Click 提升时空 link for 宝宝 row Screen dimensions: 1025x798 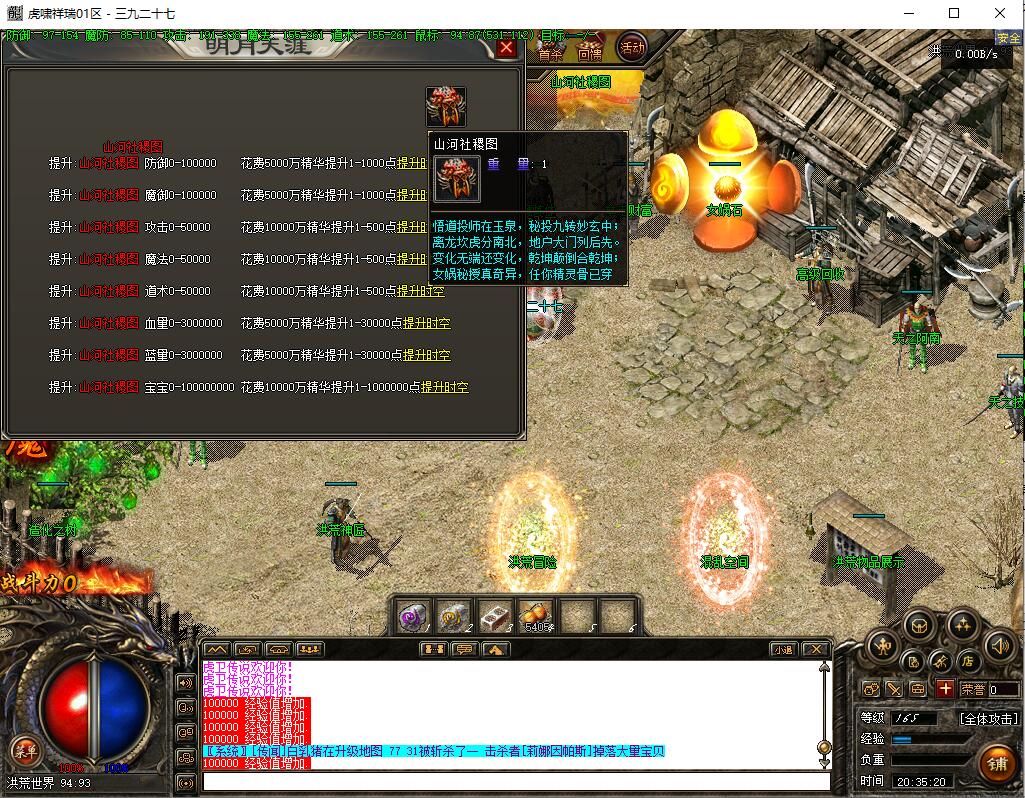click(x=444, y=387)
